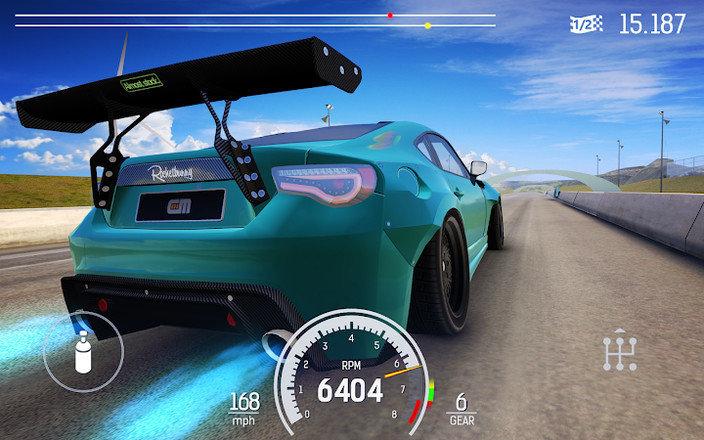Tap the gear shifter icon
Image resolution: width=704 pixels, height=440 pixels.
point(620,351)
